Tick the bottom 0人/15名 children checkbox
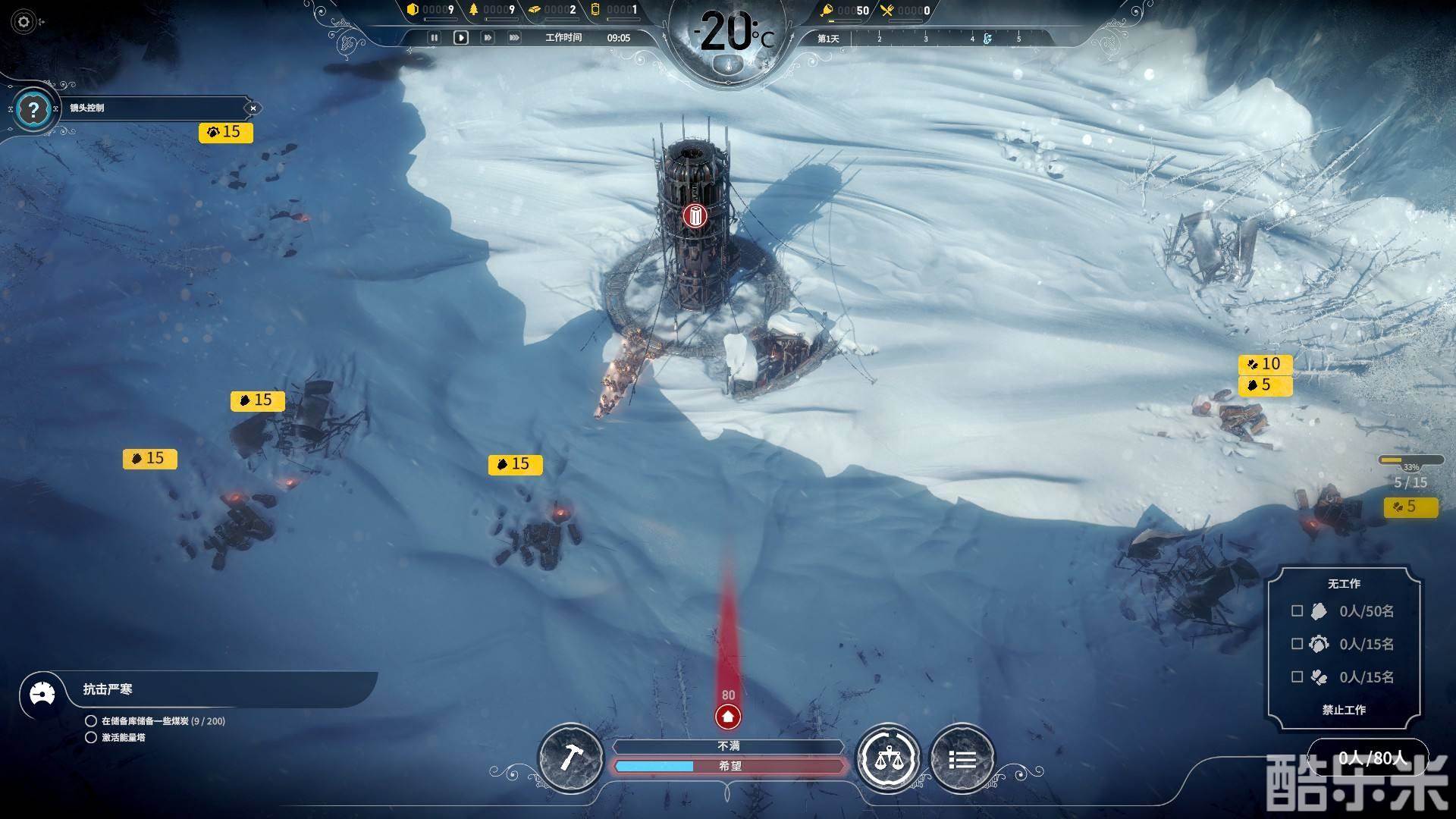 click(x=1297, y=676)
